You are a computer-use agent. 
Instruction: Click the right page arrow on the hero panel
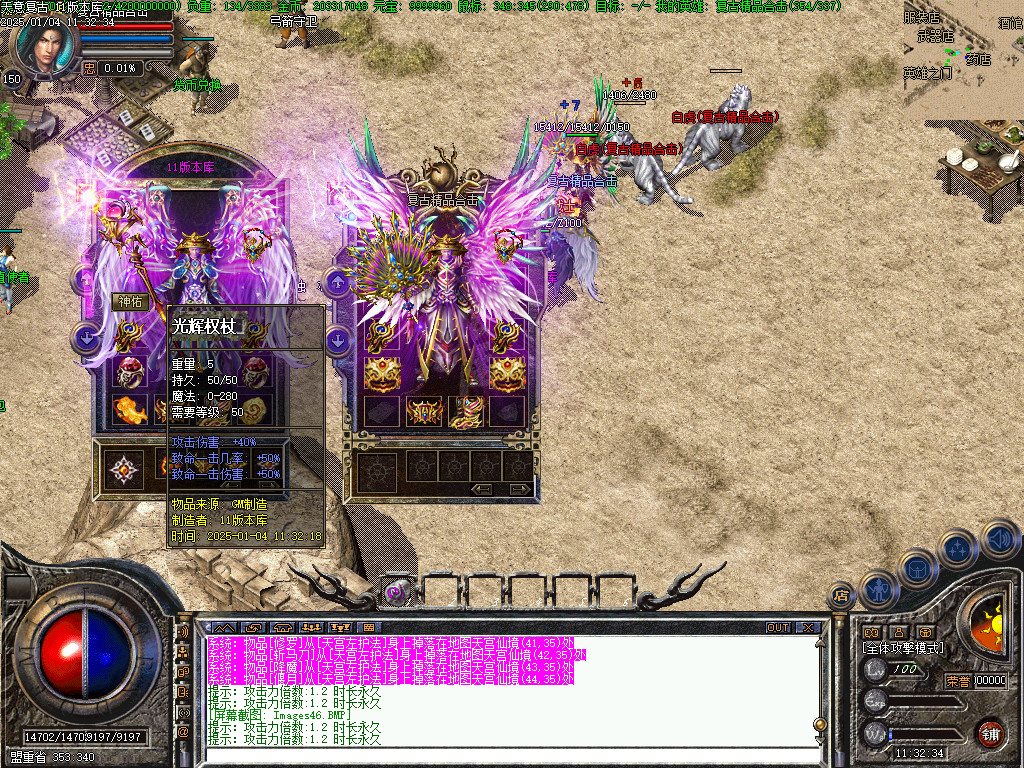pyautogui.click(x=520, y=489)
